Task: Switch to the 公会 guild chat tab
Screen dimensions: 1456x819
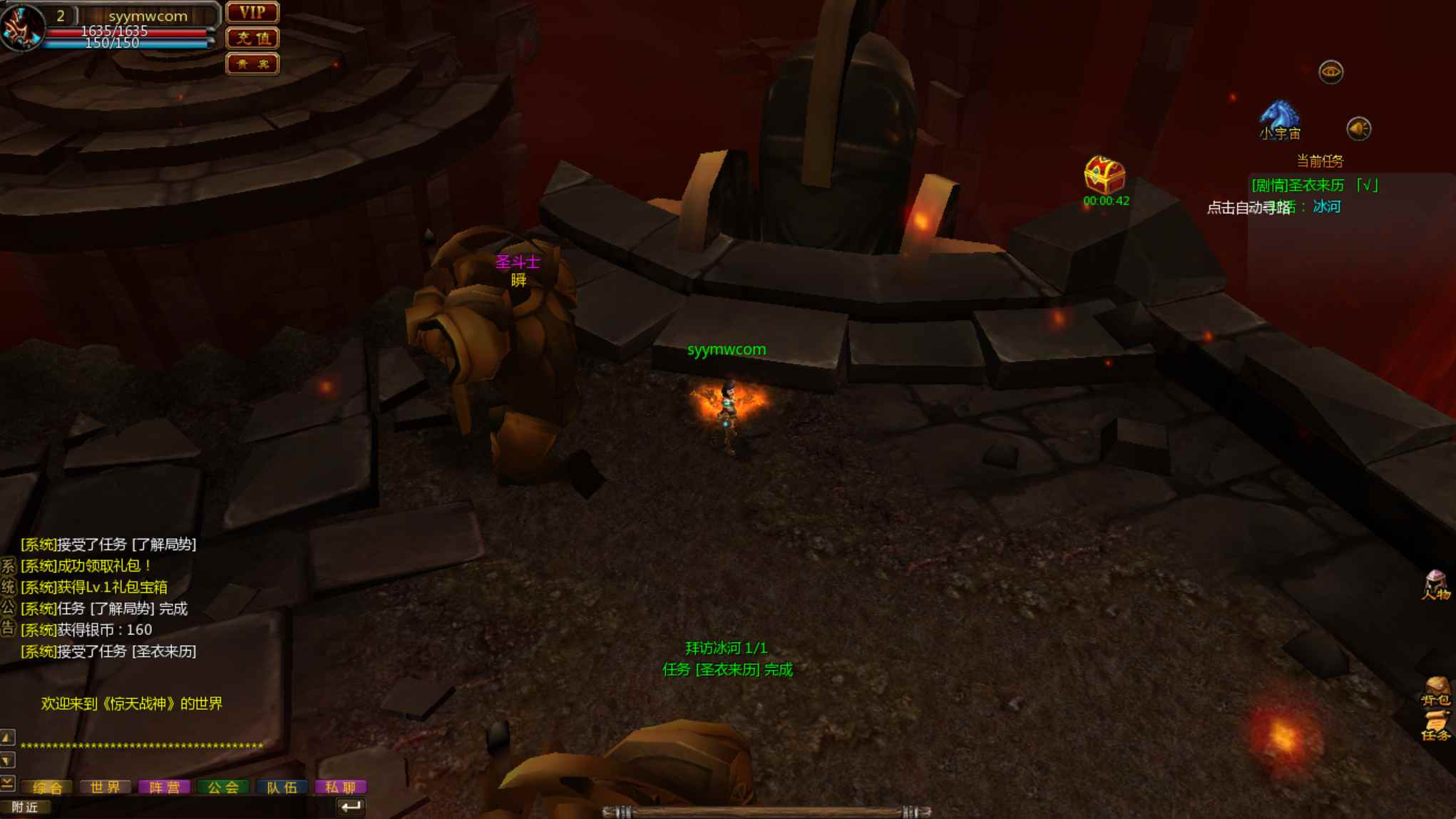Action: pyautogui.click(x=222, y=787)
